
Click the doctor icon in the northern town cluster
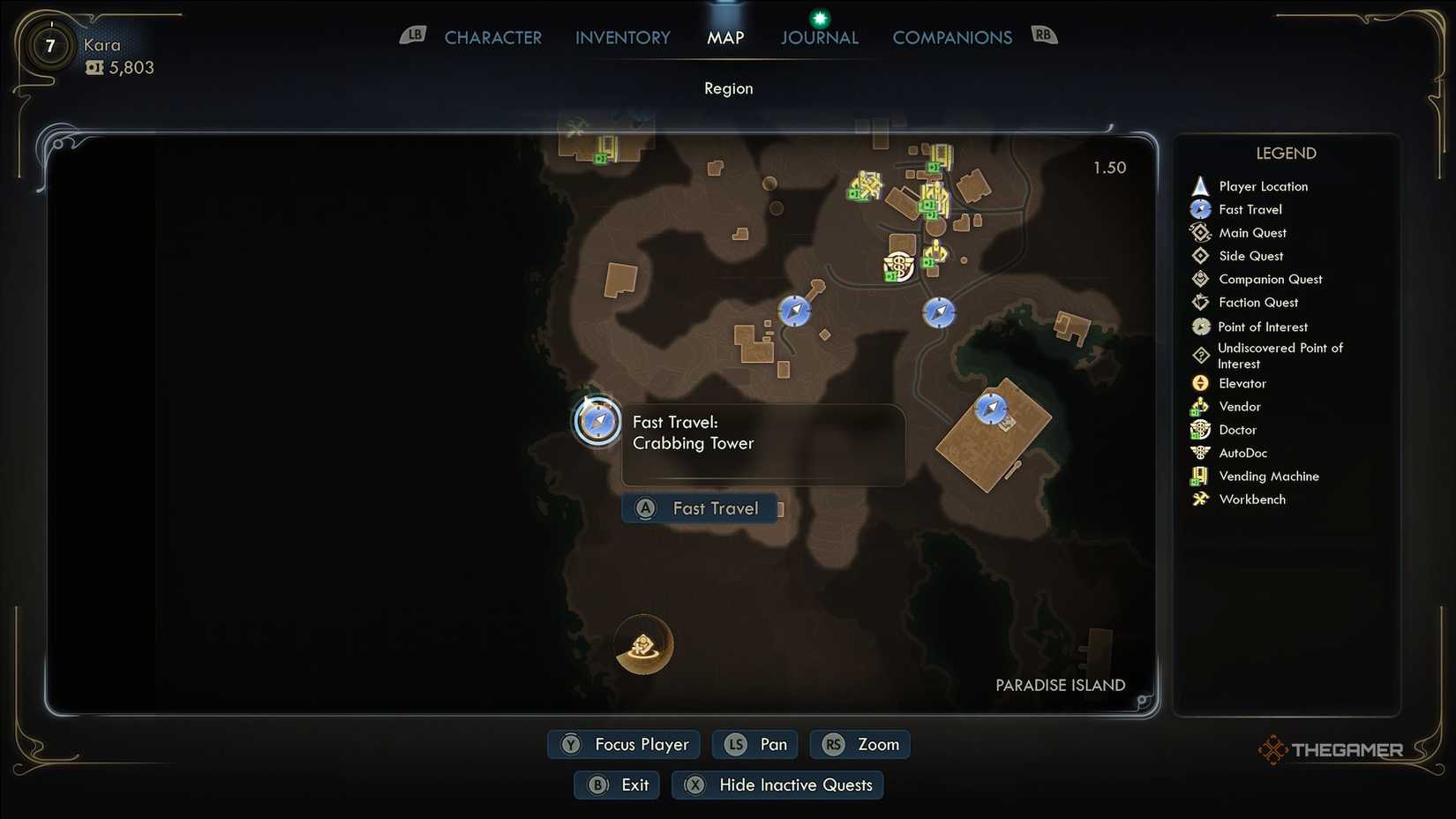point(897,265)
